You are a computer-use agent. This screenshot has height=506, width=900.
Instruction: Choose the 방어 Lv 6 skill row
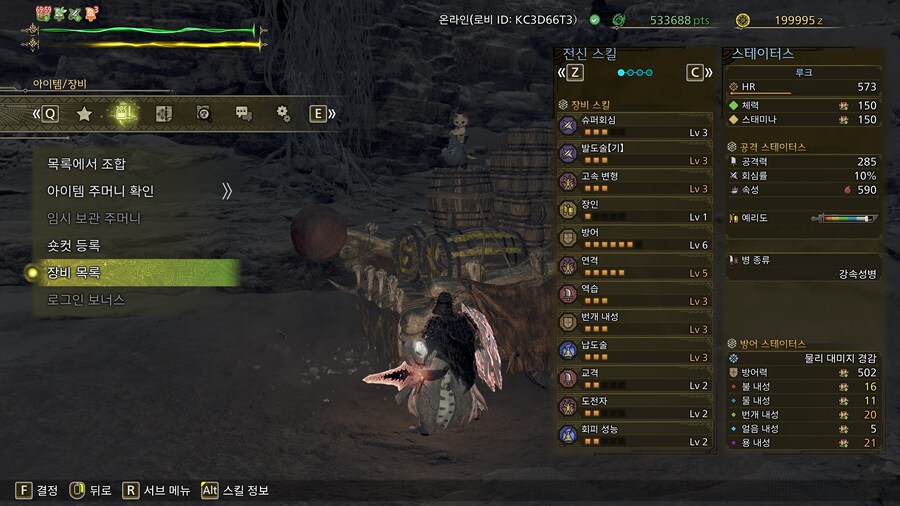click(x=635, y=238)
